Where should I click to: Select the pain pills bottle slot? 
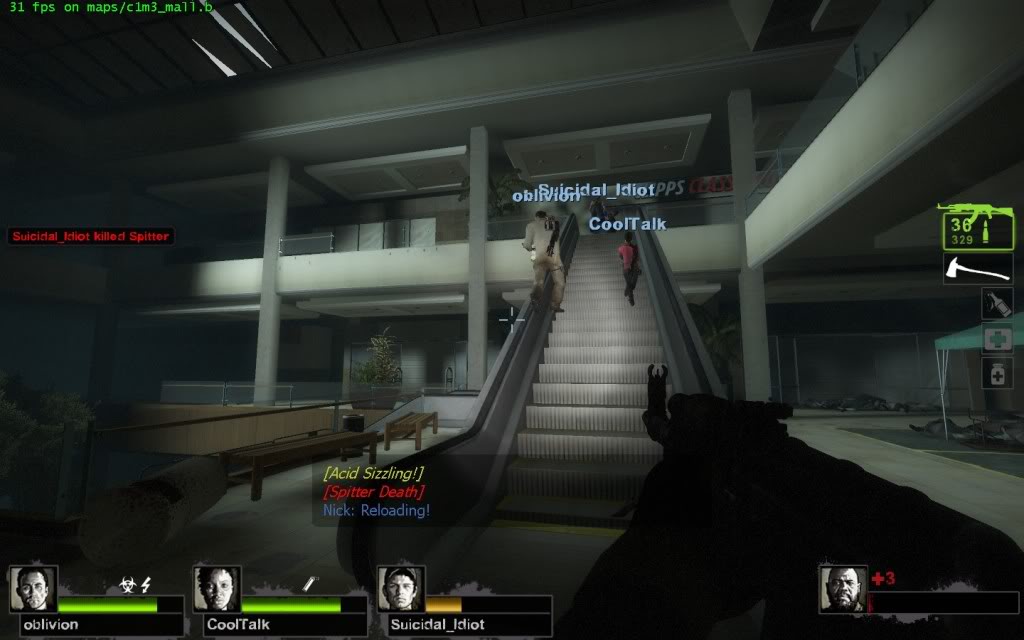pos(996,373)
